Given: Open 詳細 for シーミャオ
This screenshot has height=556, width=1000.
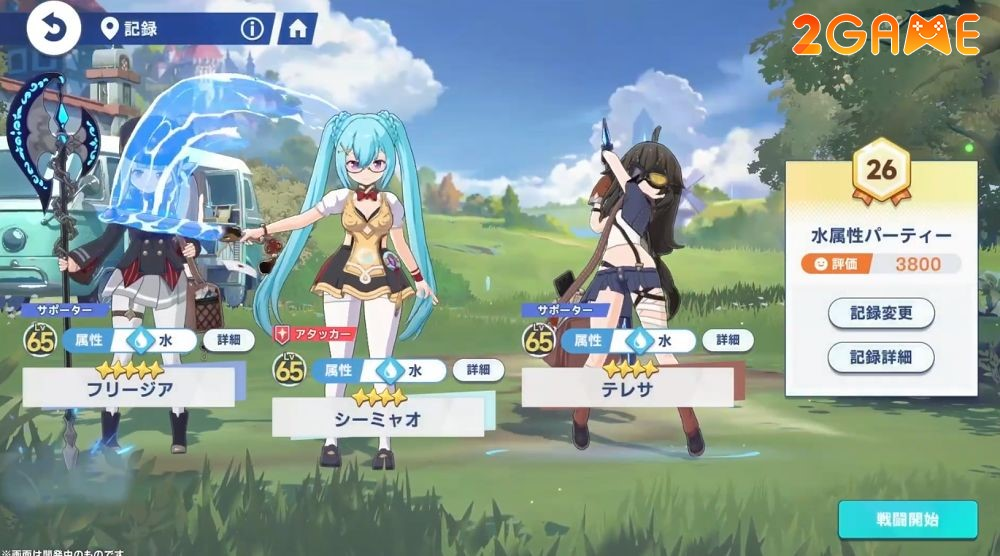Looking at the screenshot, I should (478, 369).
